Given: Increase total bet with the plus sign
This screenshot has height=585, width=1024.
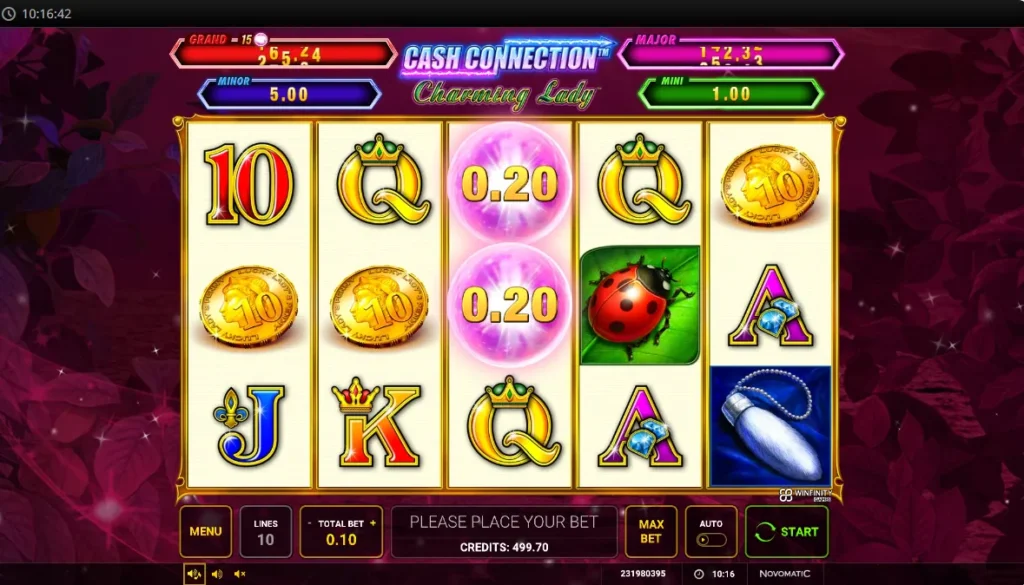Looking at the screenshot, I should point(374,523).
